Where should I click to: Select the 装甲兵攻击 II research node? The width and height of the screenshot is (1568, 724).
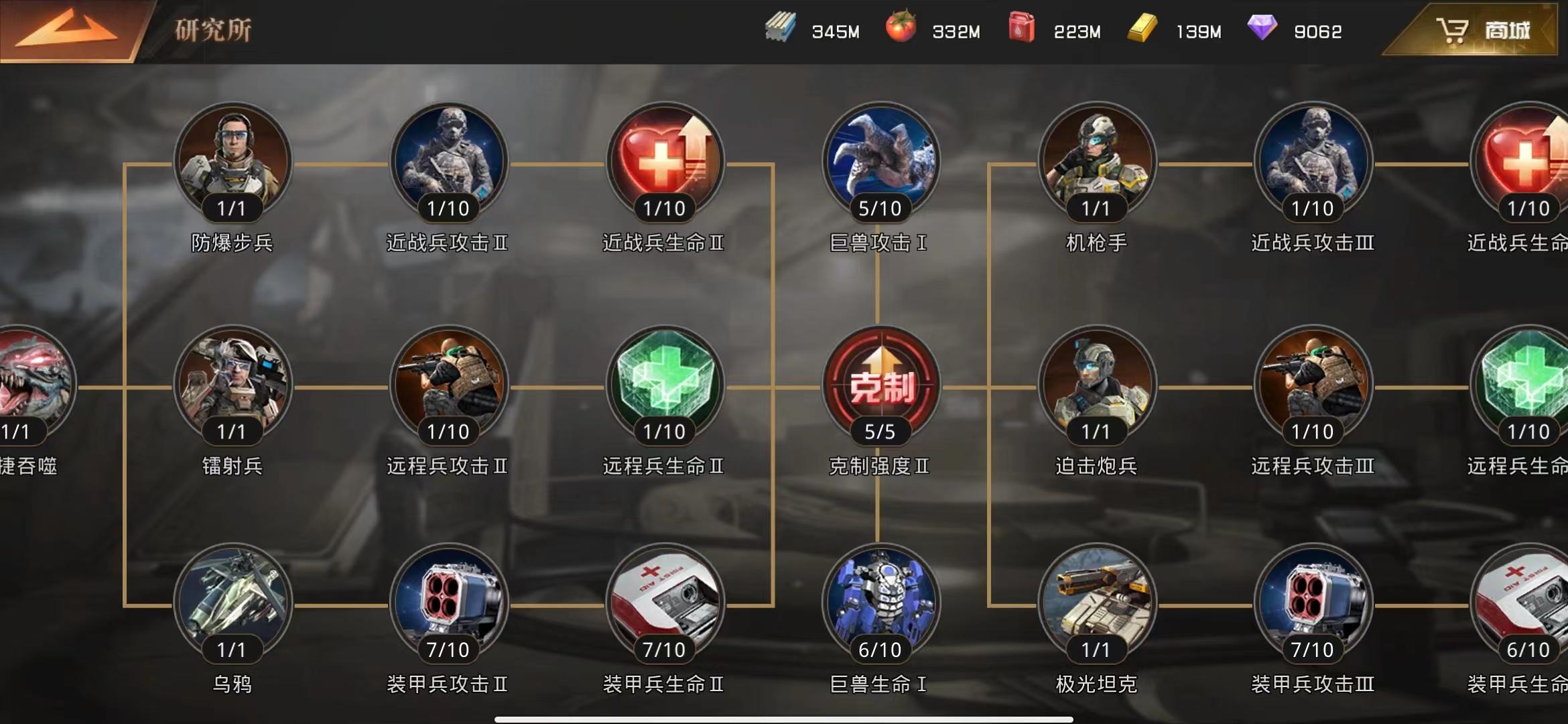[x=448, y=602]
